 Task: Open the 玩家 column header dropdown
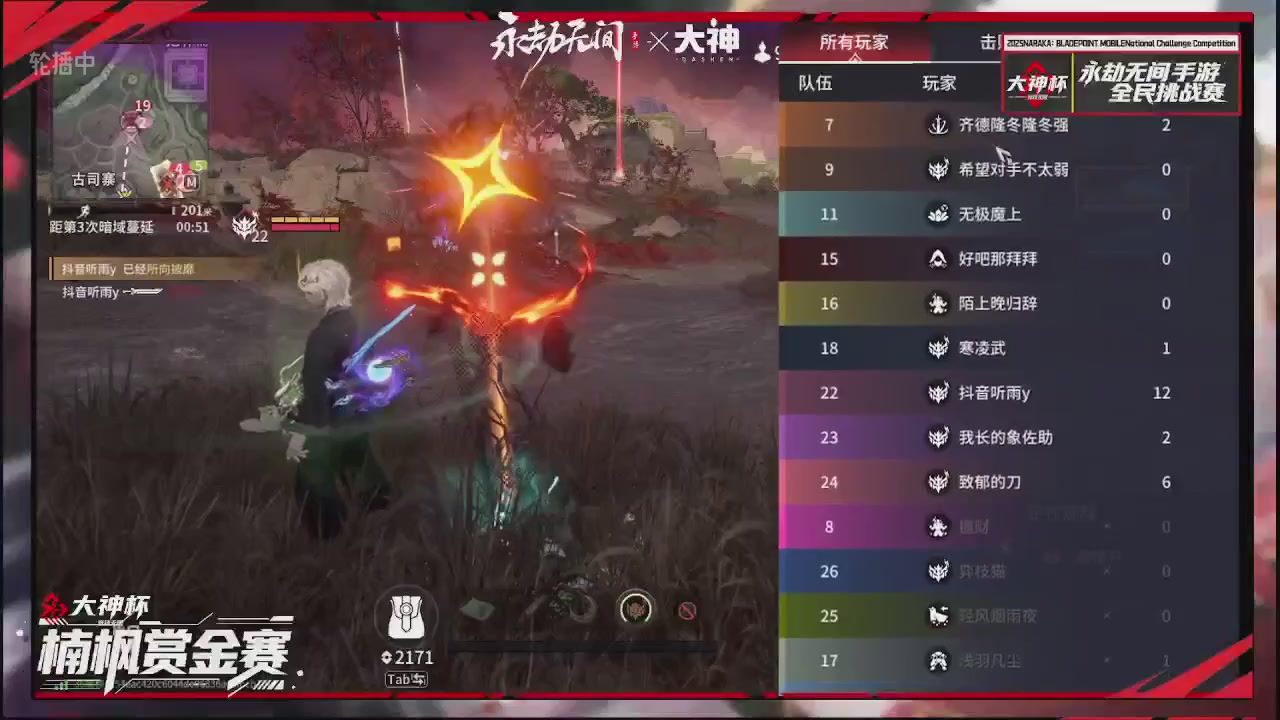[x=938, y=84]
